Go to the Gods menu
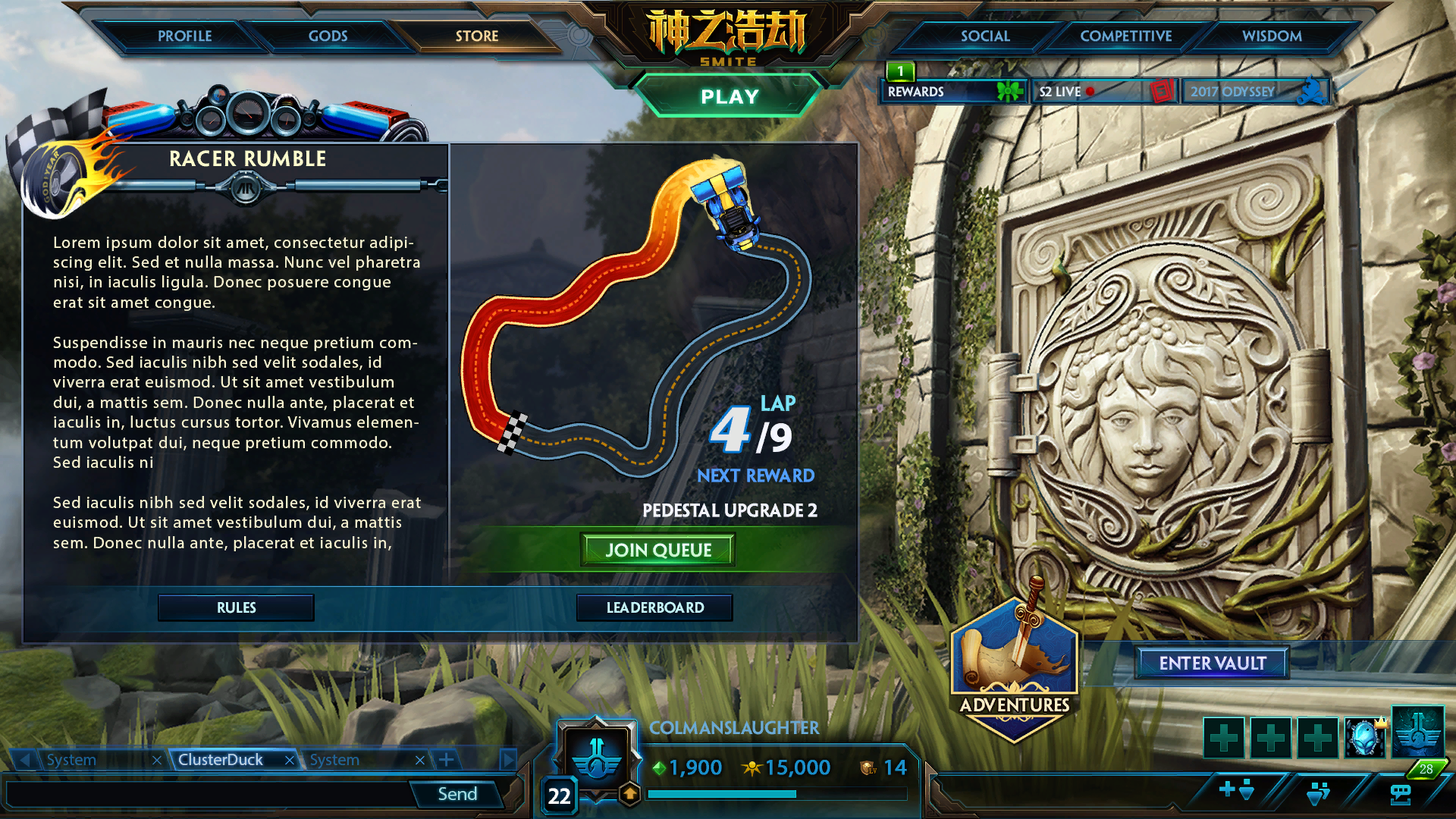The width and height of the screenshot is (1456, 819). tap(328, 36)
